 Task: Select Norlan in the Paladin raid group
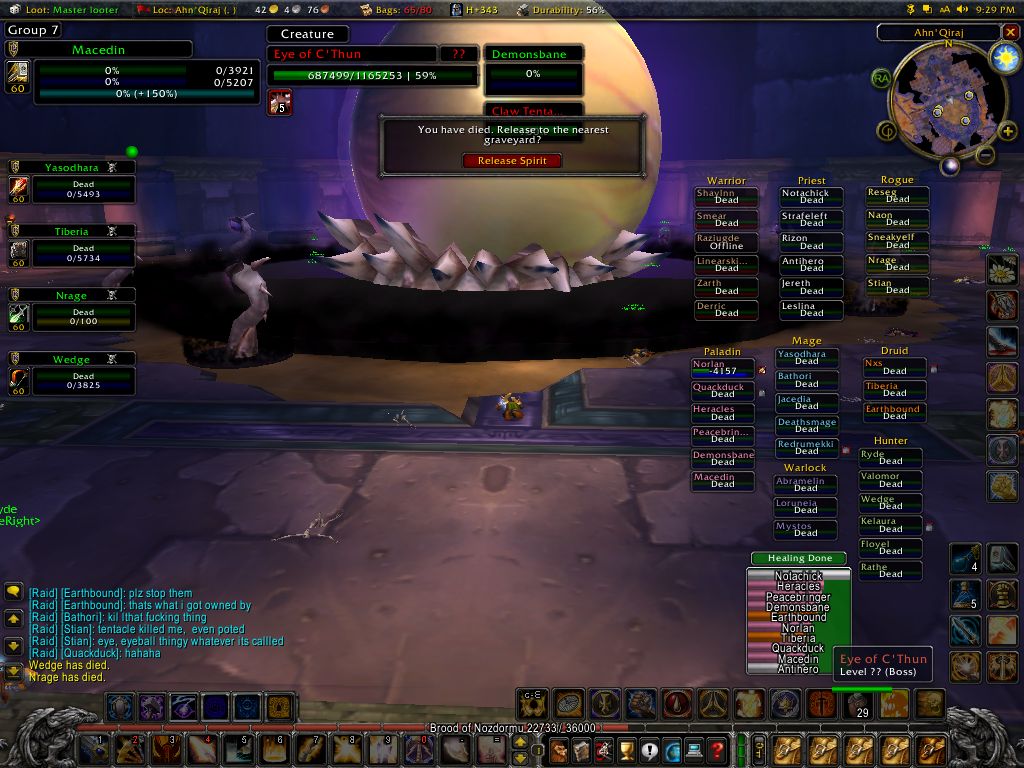pos(722,368)
